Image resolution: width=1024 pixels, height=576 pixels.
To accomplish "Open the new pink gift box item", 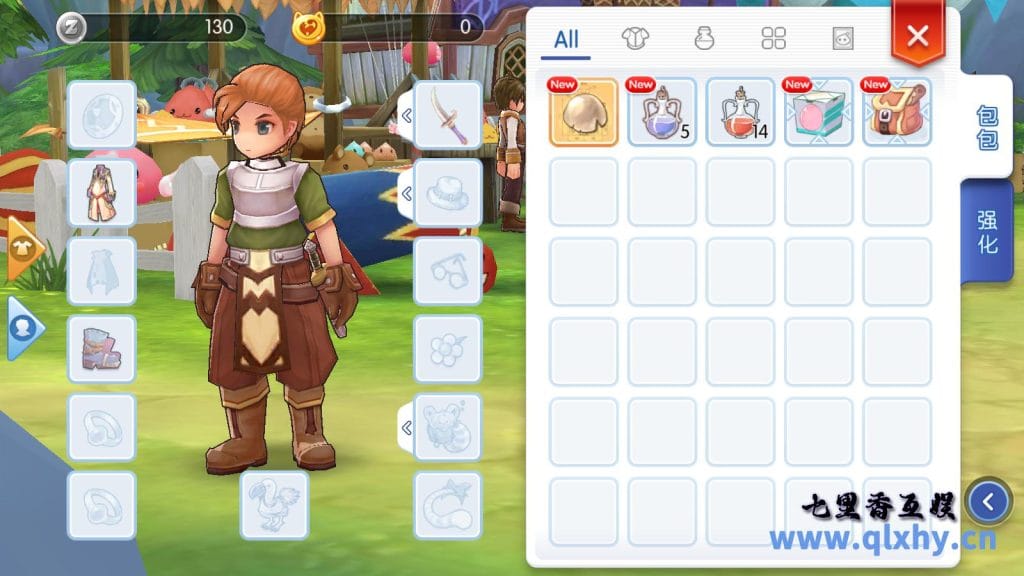I will [819, 112].
